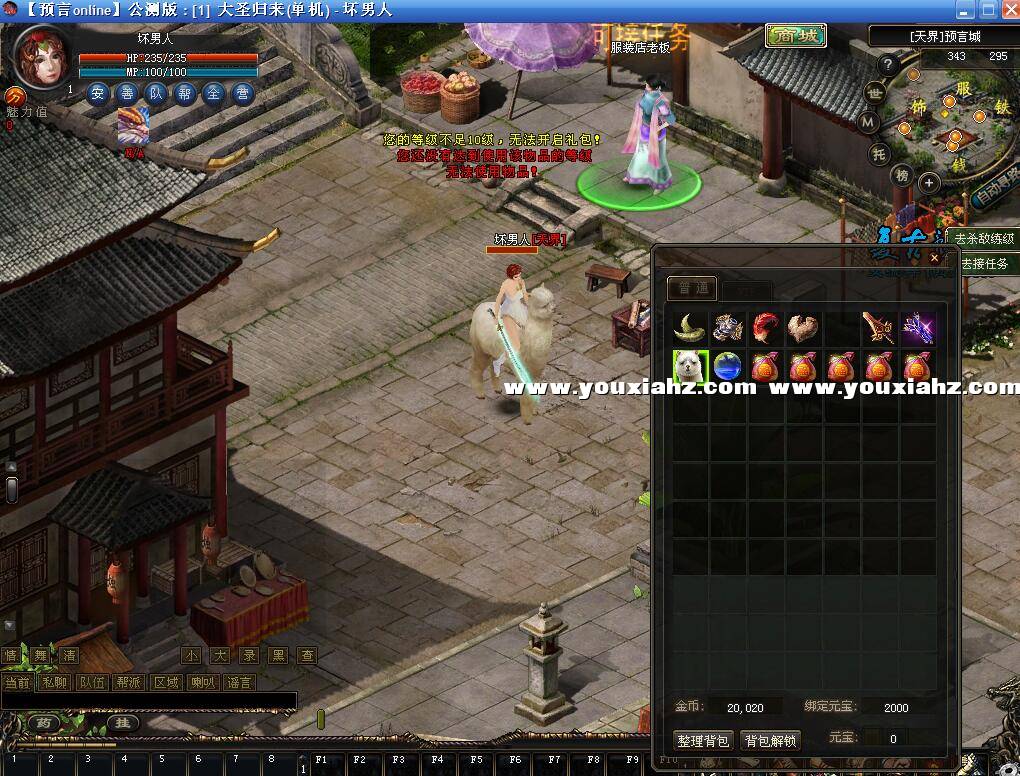The height and width of the screenshot is (776, 1020).
Task: Open the 商城 shop button
Action: pyautogui.click(x=796, y=36)
